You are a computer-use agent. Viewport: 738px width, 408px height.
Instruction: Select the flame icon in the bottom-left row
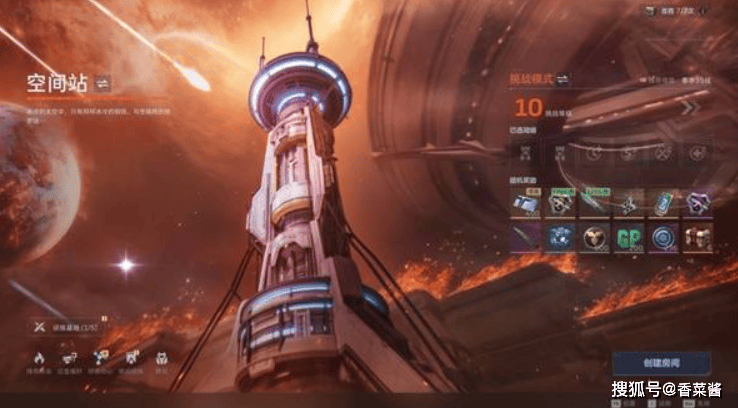pos(40,357)
